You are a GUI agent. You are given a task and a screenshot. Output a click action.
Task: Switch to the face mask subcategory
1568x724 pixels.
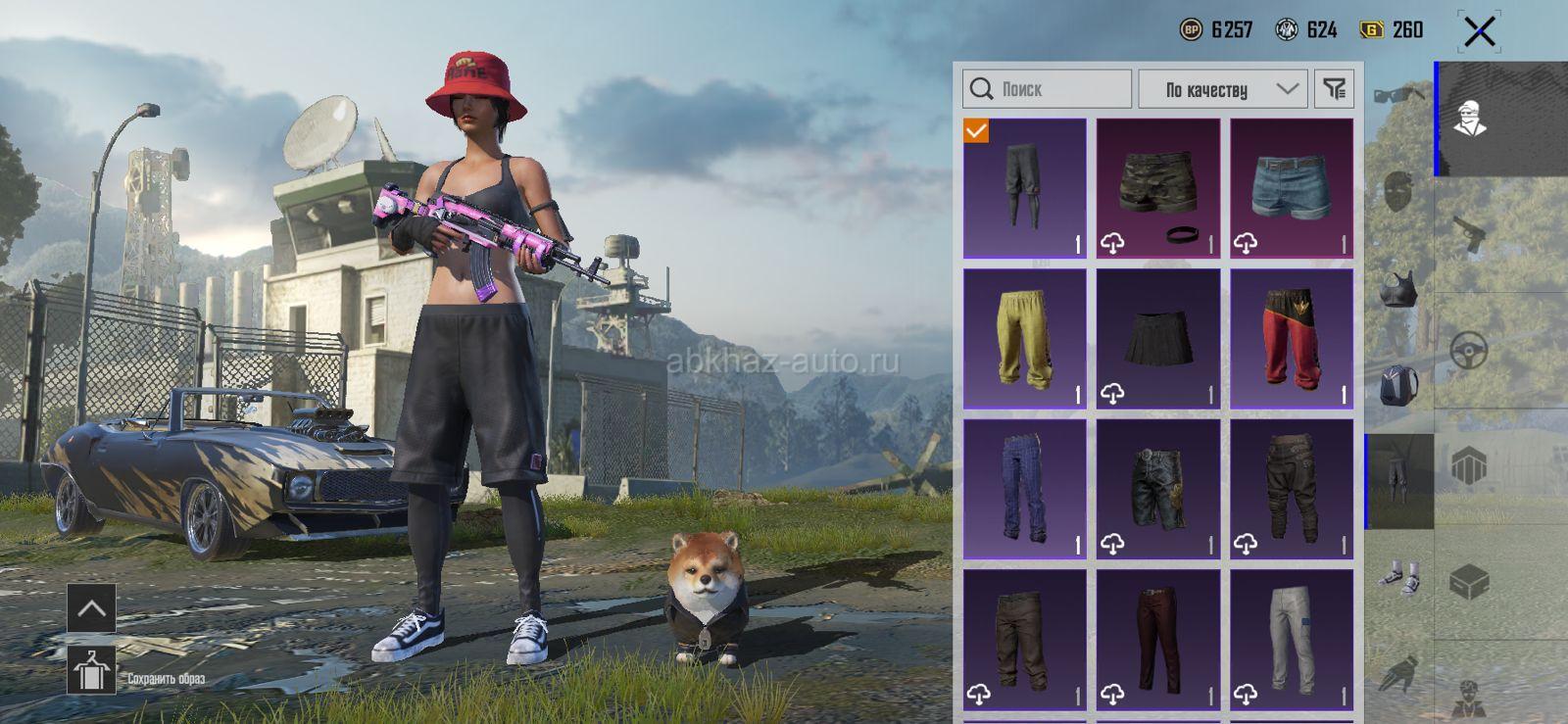(1398, 191)
